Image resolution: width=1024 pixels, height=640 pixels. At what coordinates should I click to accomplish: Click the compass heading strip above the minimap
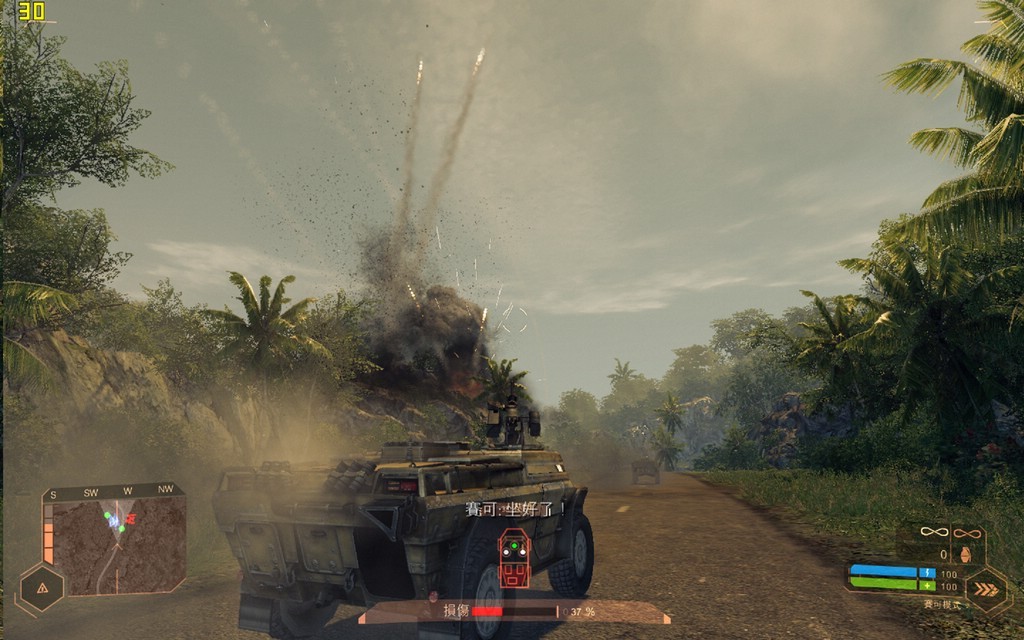click(x=114, y=491)
